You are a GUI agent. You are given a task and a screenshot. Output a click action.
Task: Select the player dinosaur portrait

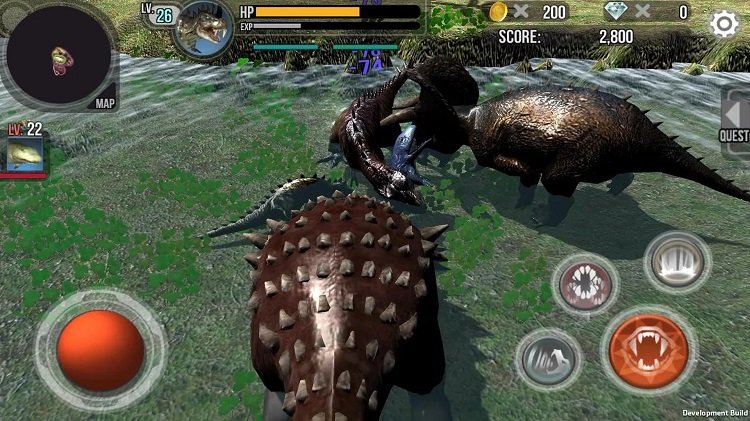pos(203,28)
